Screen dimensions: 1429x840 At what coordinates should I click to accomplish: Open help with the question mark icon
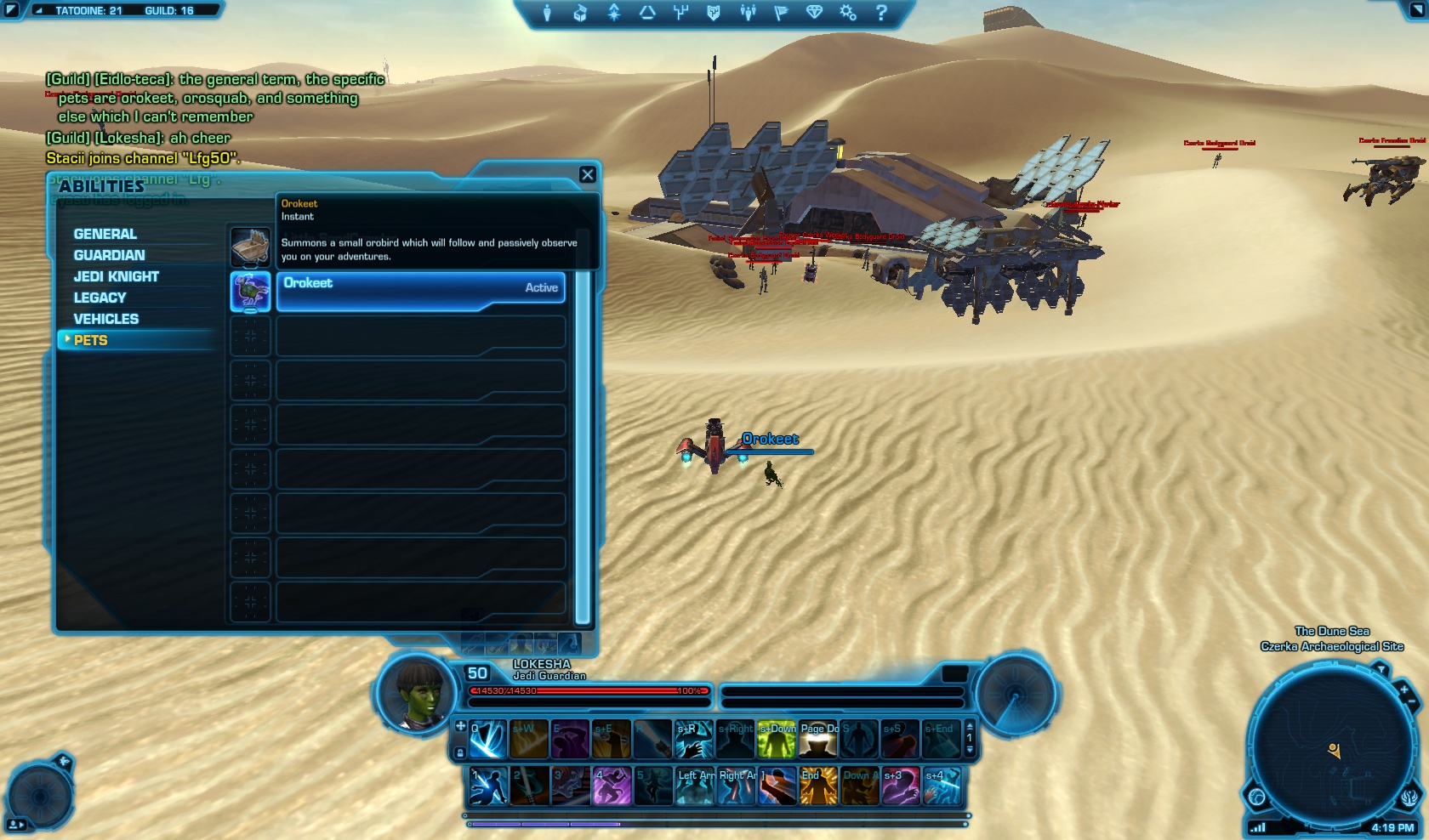[x=881, y=13]
